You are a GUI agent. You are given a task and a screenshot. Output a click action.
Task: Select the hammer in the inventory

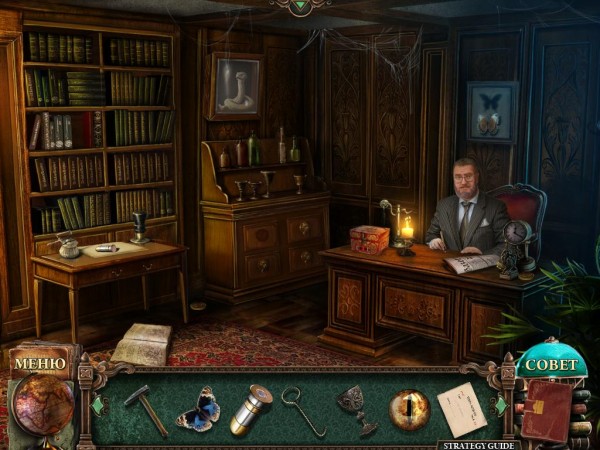tap(145, 408)
